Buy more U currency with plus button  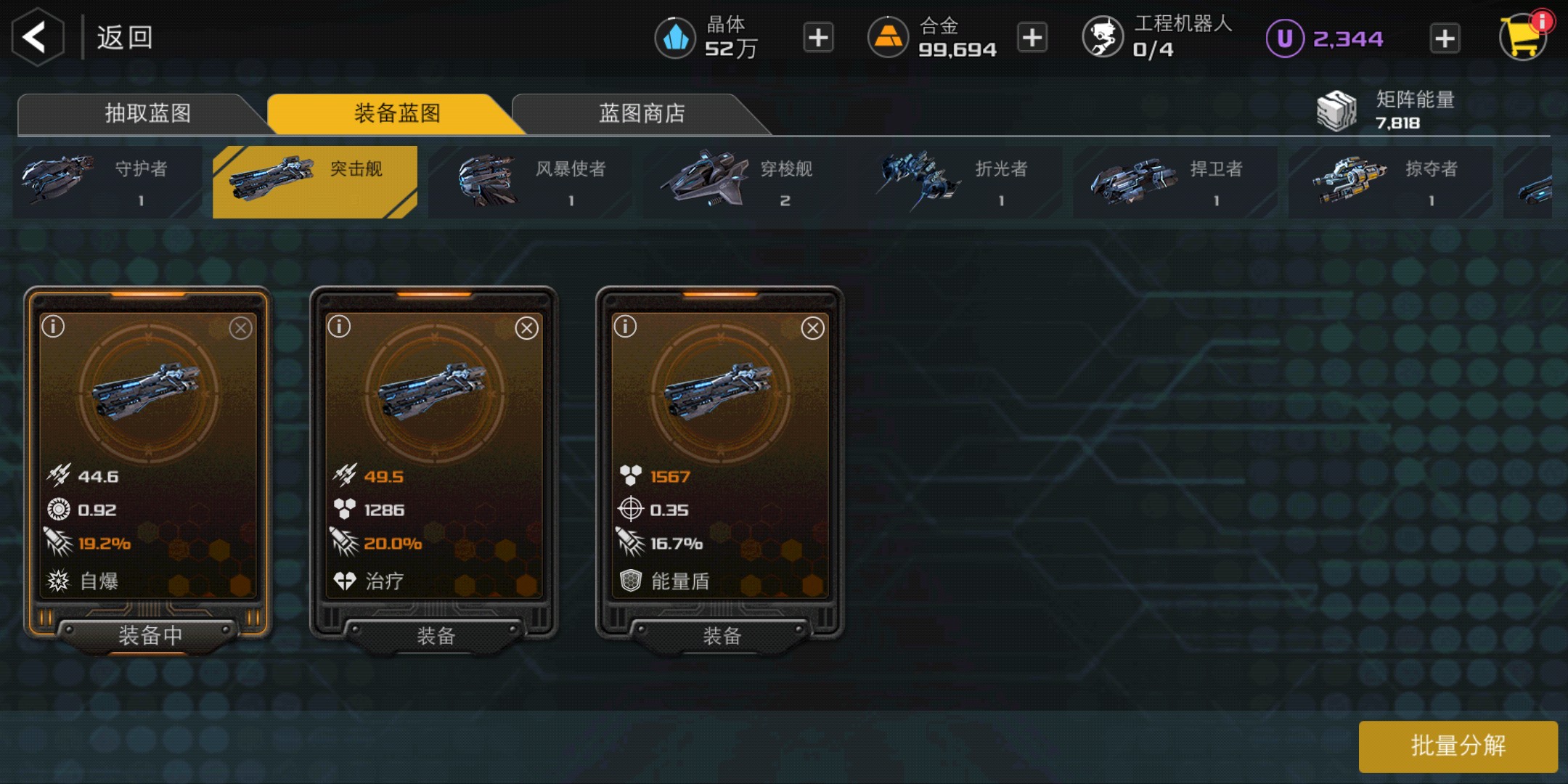coord(1445,38)
